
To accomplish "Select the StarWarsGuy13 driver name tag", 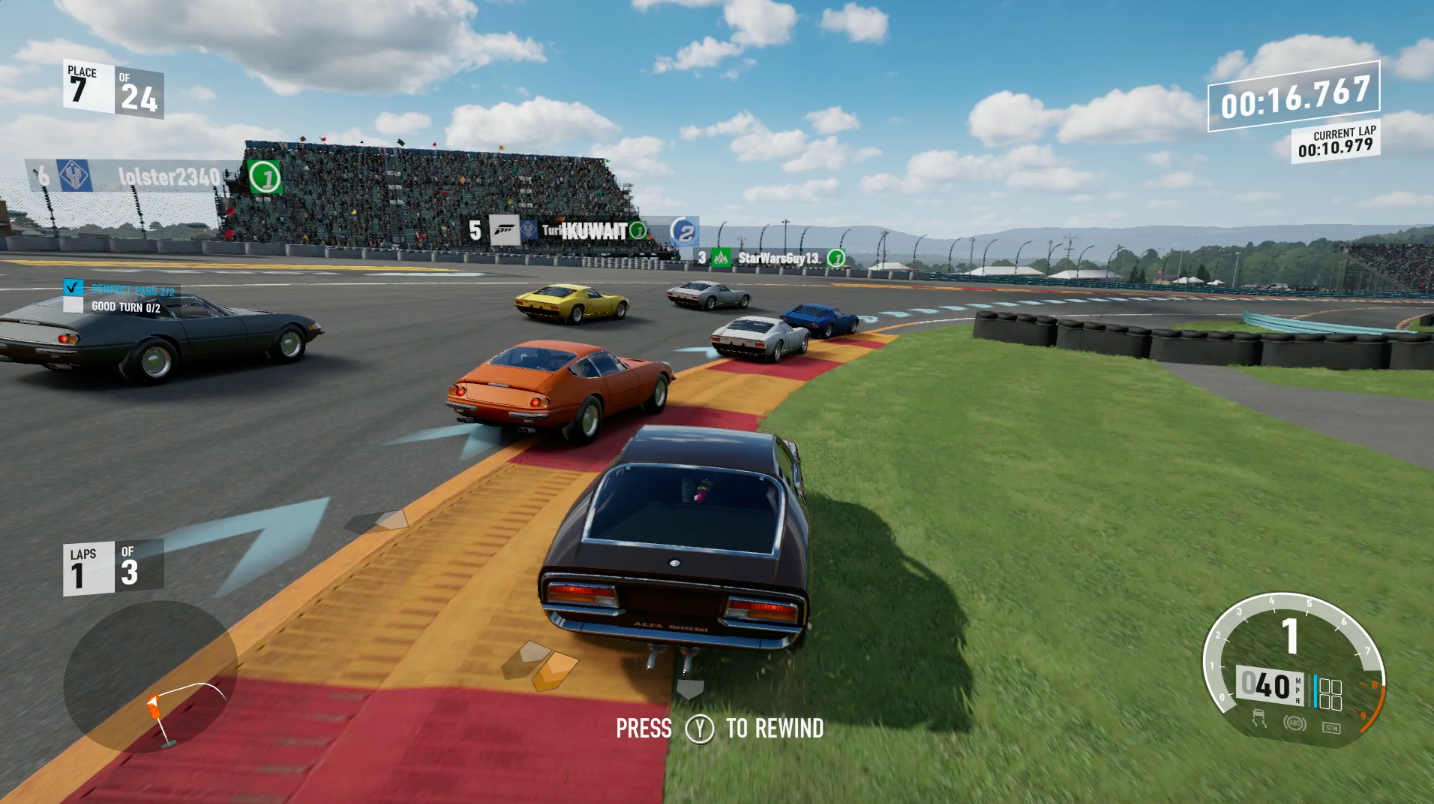I will 778,258.
